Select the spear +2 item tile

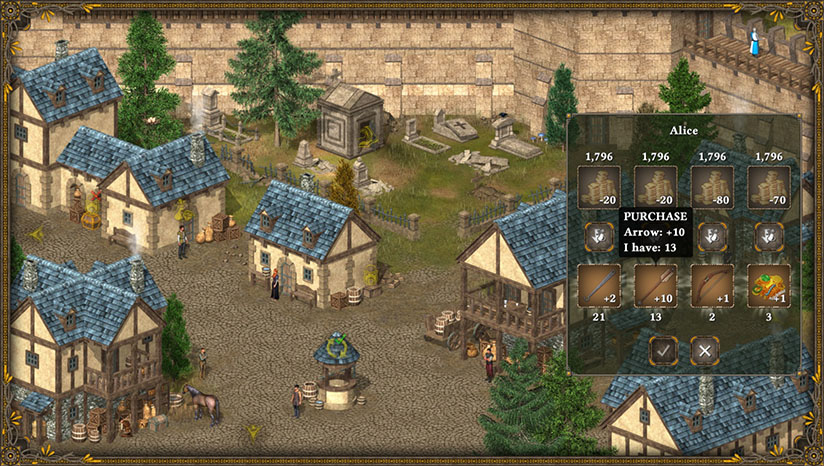600,286
